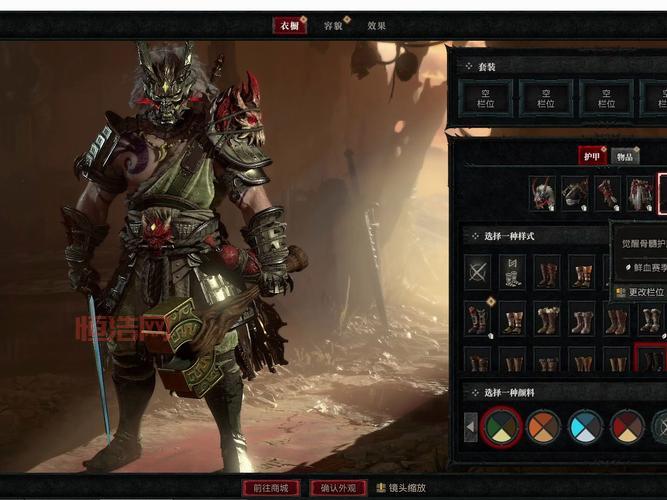Switch to the 效果 effects tab
The image size is (667, 500).
click(x=376, y=26)
